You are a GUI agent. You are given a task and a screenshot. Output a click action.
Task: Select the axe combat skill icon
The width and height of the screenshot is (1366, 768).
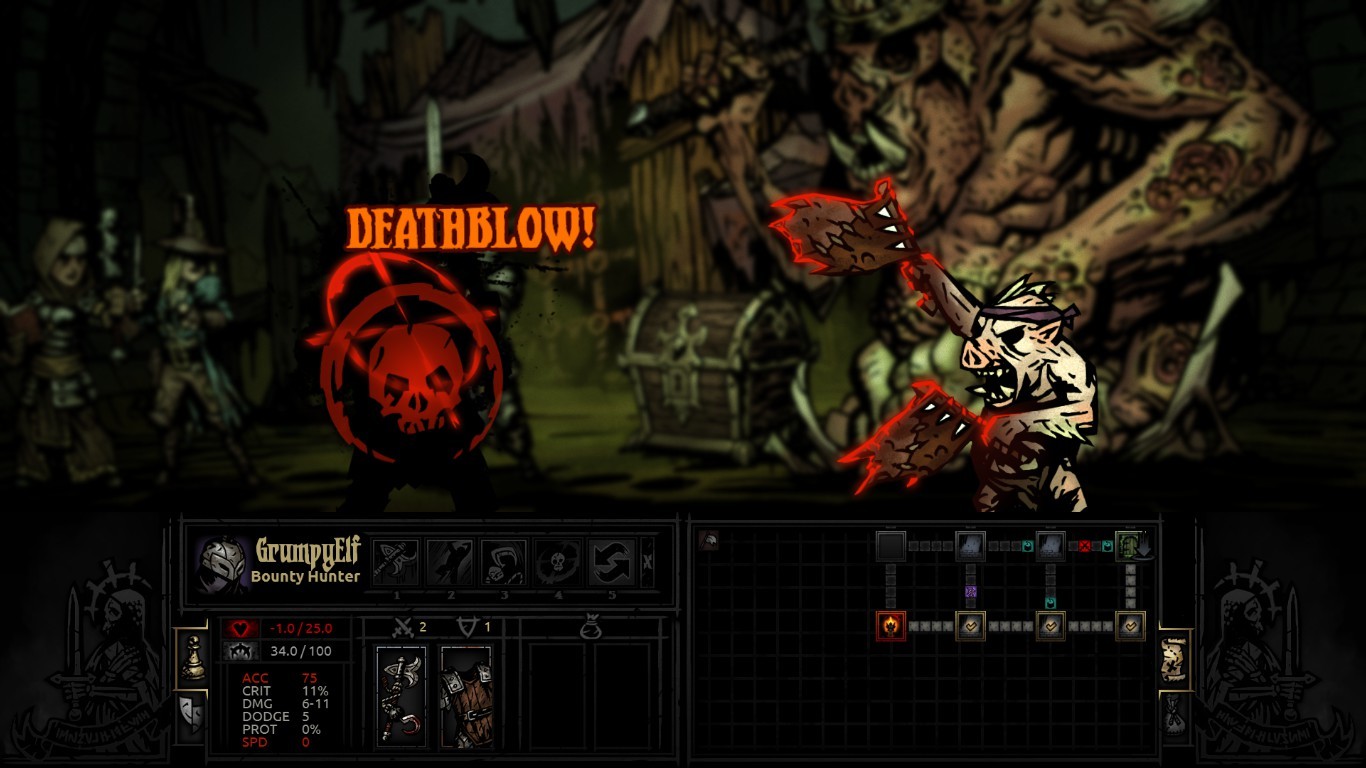(396, 562)
